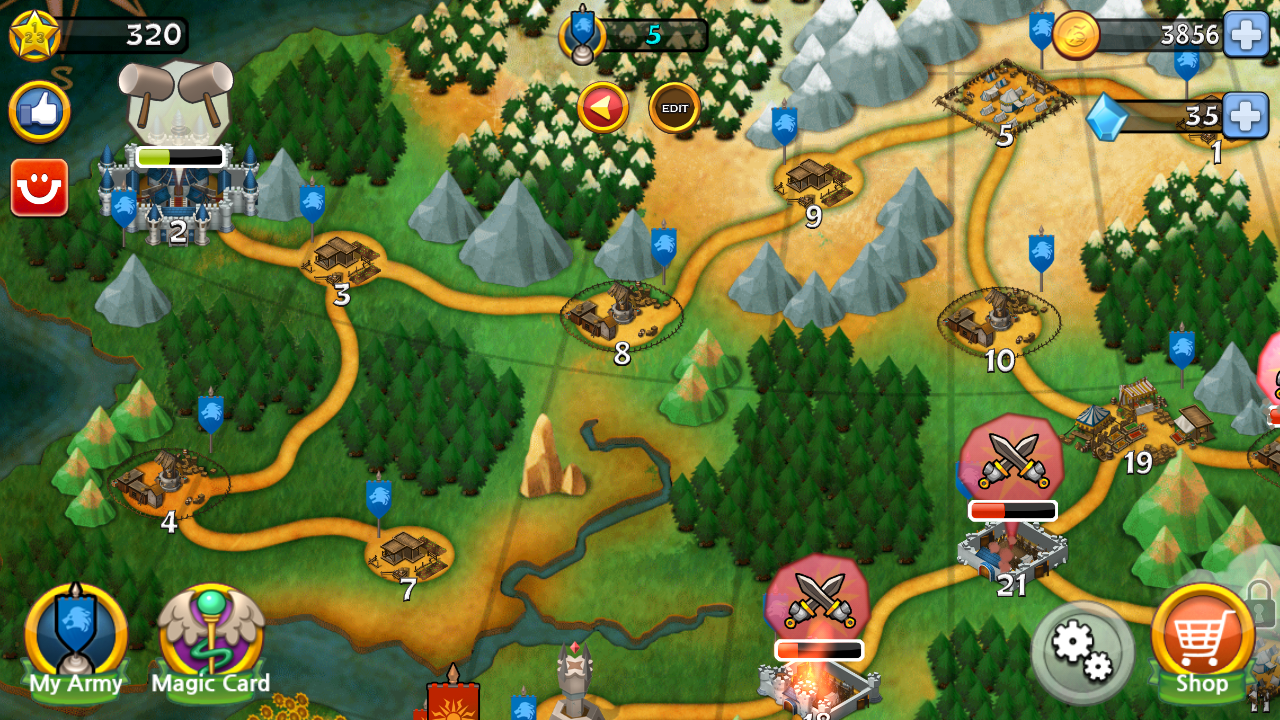The image size is (1280, 720).
Task: Click the plus button next to 3856 coins
Action: (x=1243, y=33)
